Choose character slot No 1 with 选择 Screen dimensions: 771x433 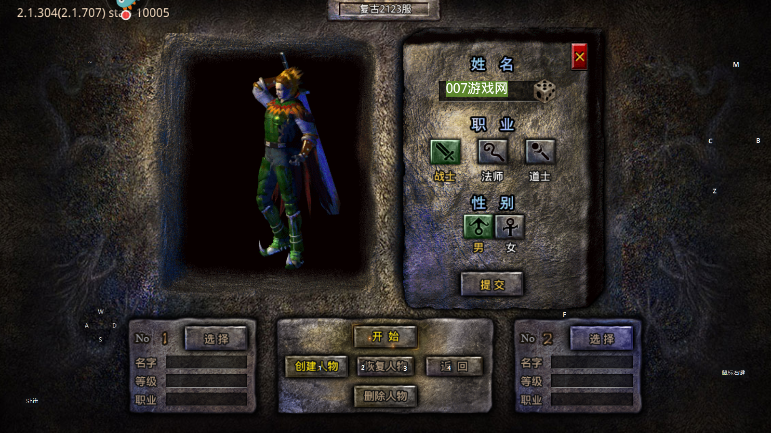(x=216, y=338)
